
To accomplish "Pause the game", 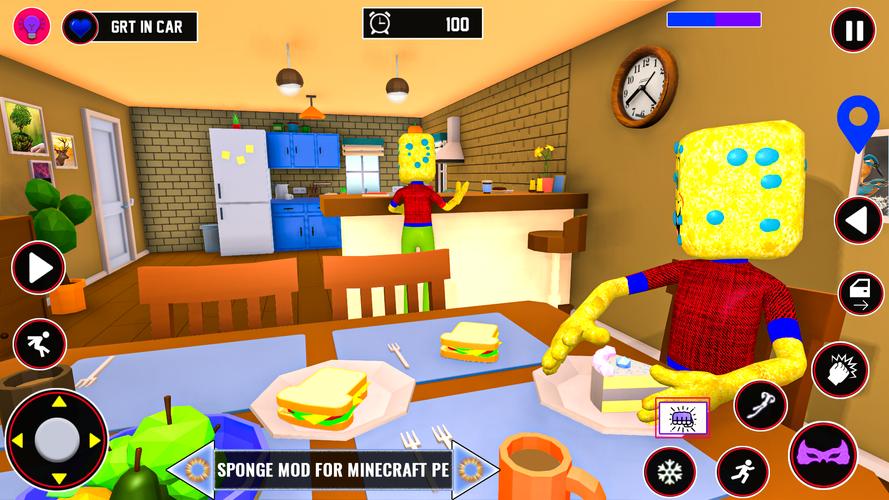I will tap(853, 31).
